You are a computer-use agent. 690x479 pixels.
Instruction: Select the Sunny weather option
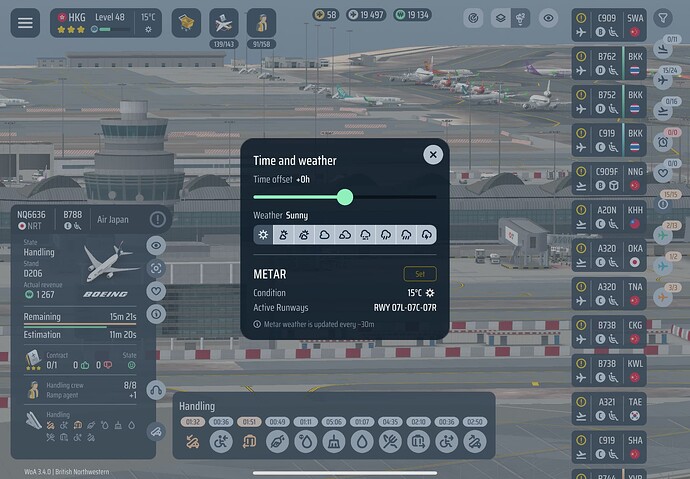[264, 234]
